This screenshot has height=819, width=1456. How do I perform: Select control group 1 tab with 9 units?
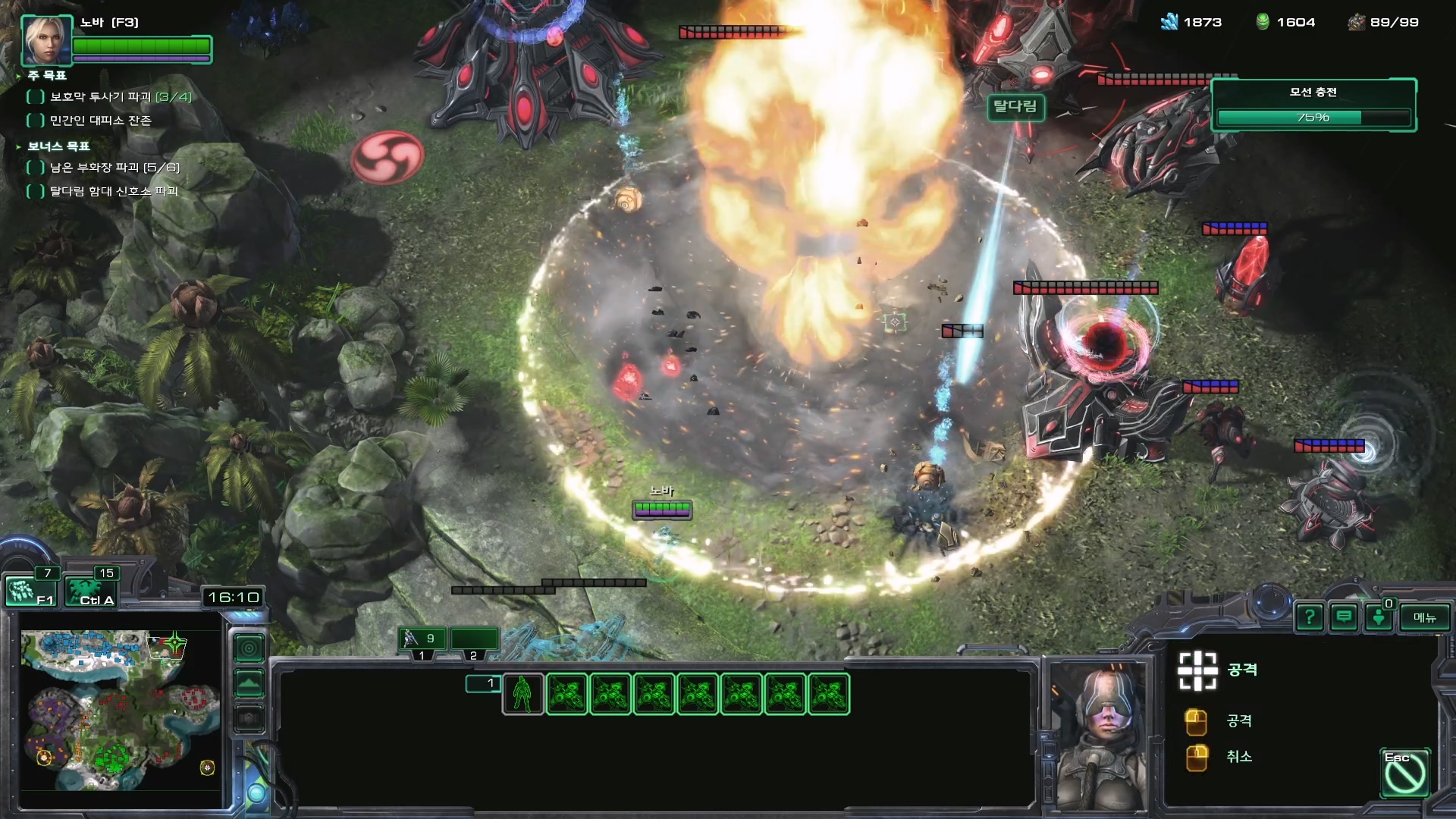click(422, 639)
